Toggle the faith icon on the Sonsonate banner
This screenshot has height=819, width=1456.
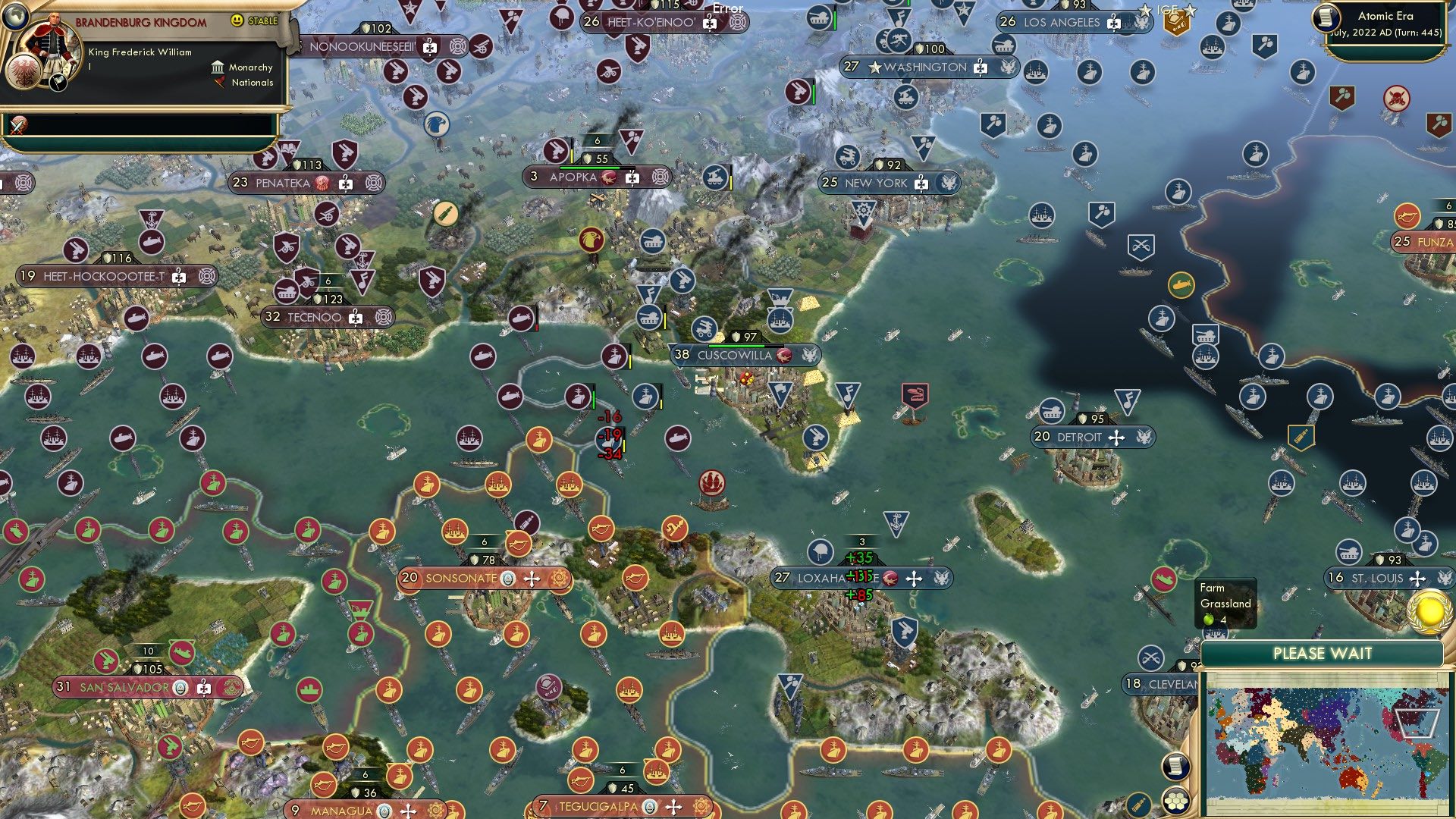[532, 579]
